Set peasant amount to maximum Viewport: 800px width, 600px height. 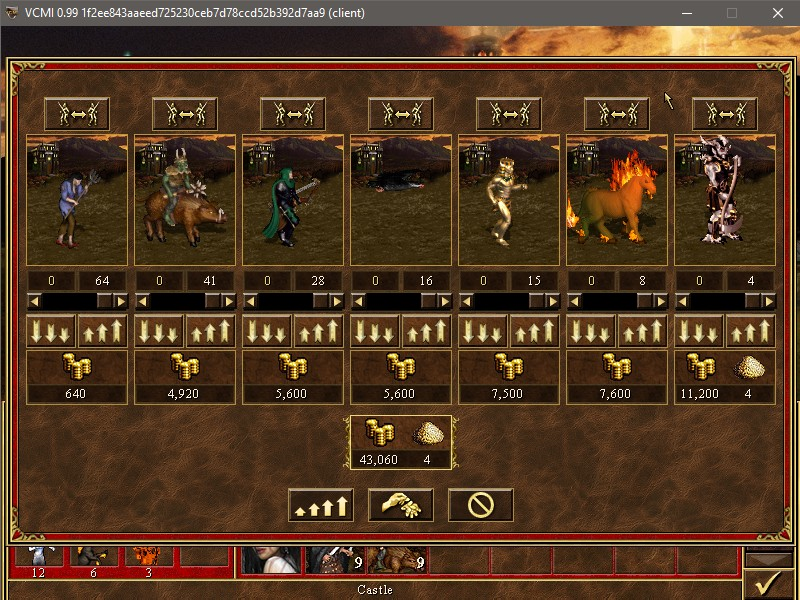point(103,331)
